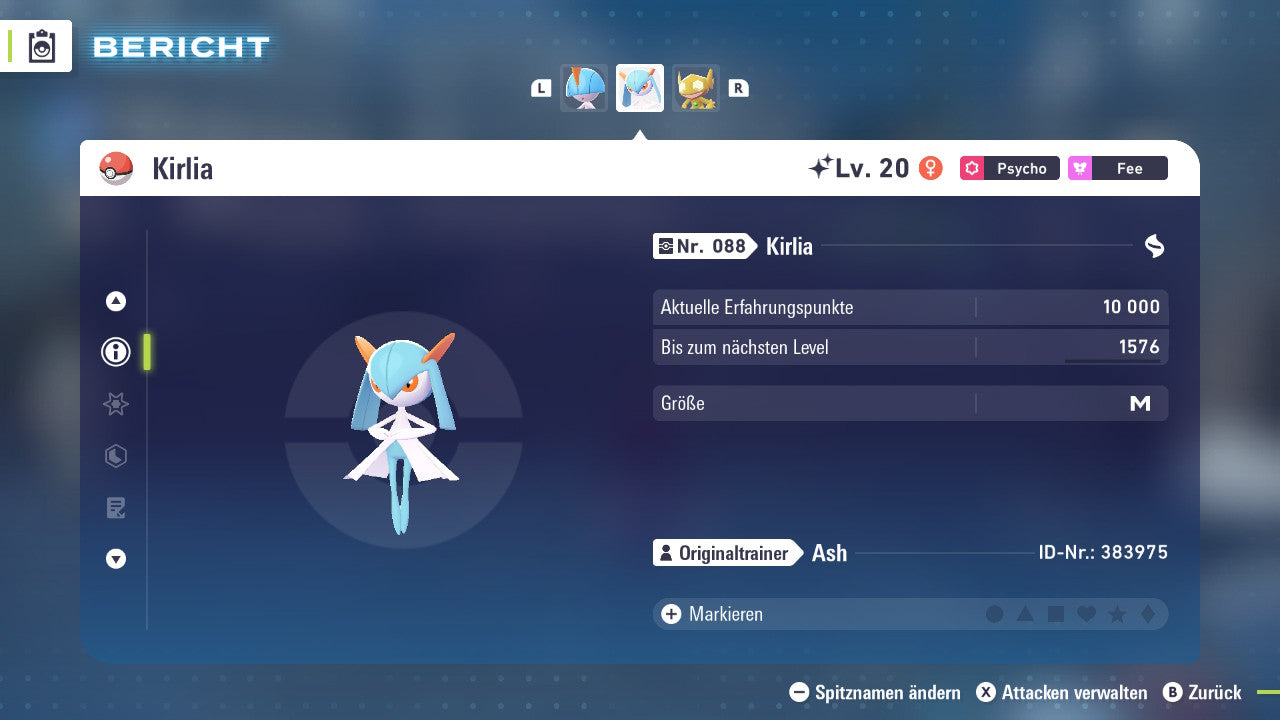Click the plus Markieren expander
Viewport: 1280px width, 720px height.
click(669, 614)
